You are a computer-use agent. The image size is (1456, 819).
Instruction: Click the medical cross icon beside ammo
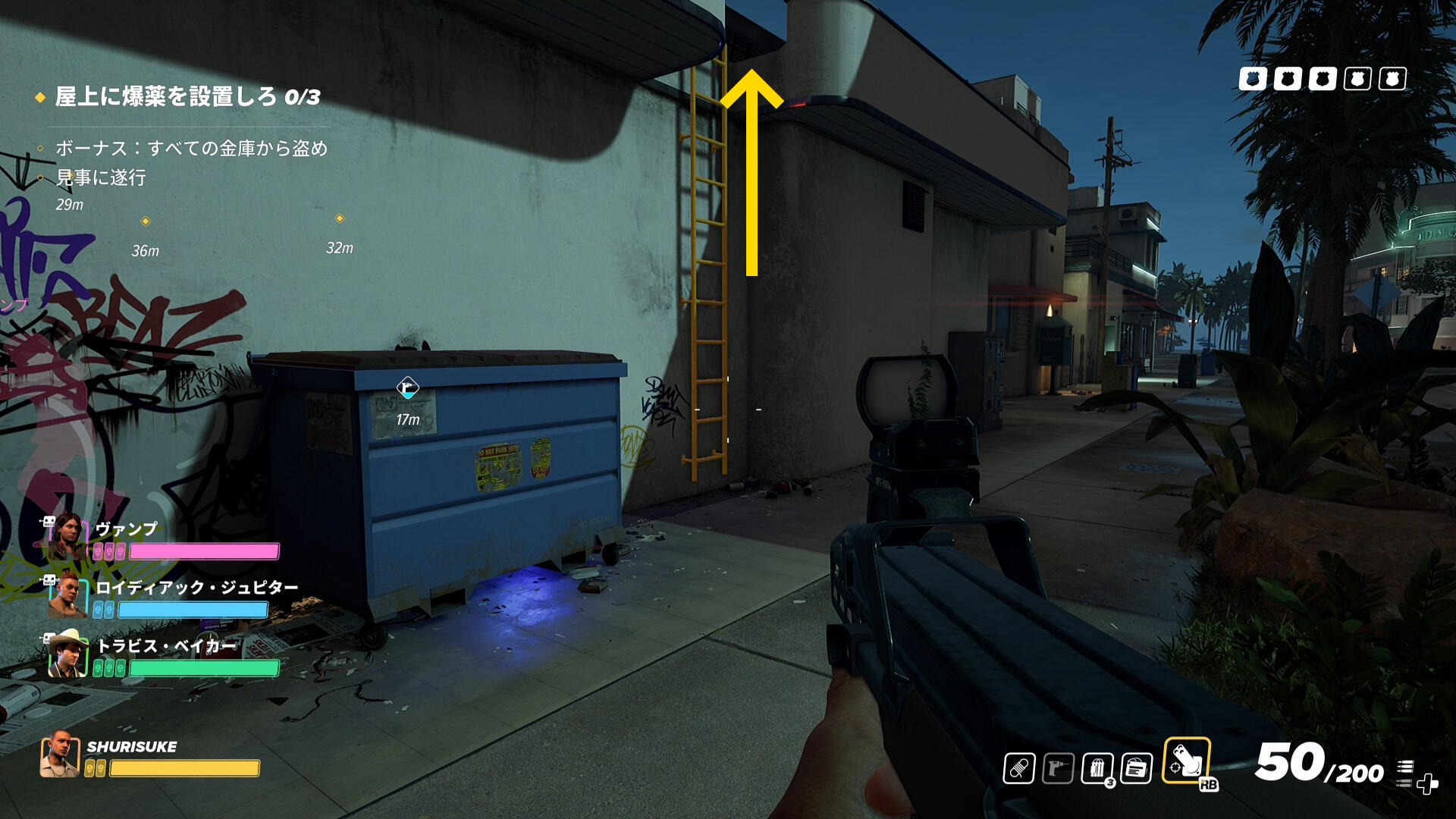pos(1427,783)
